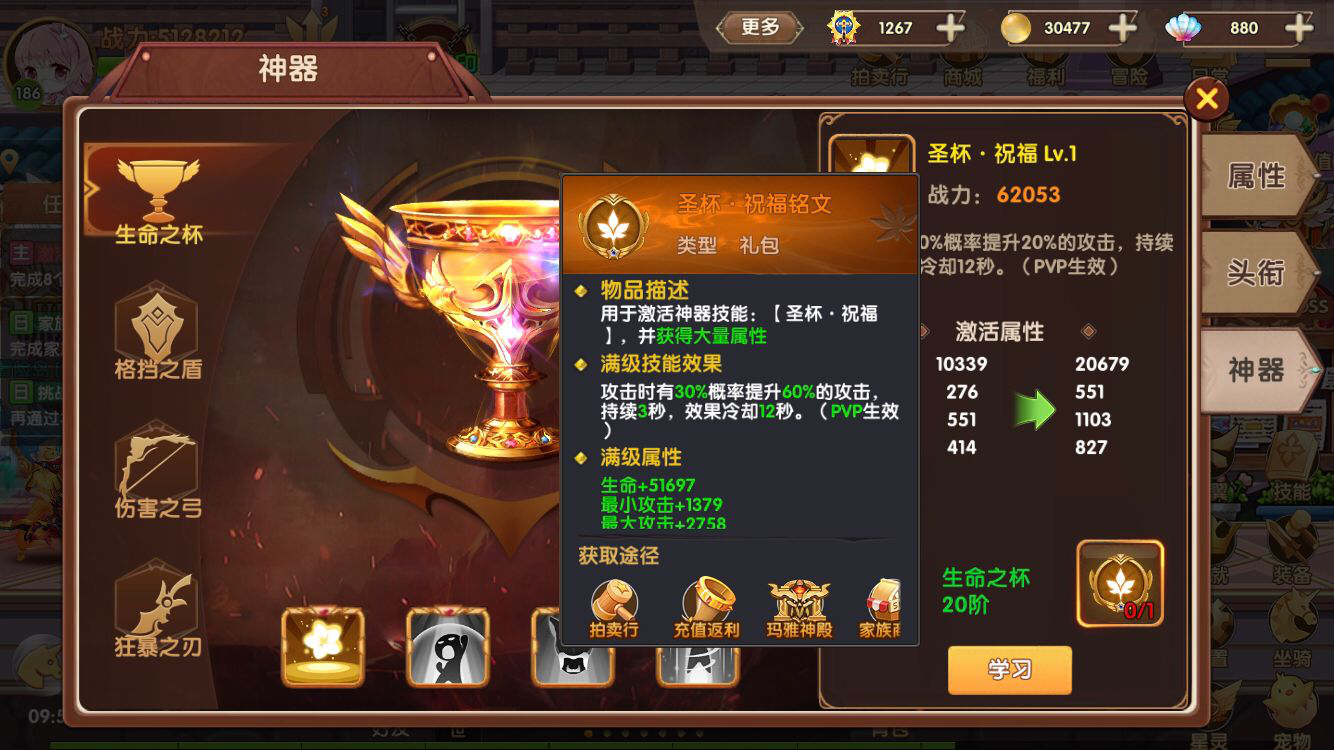Select the glowing flower skill slot

click(323, 646)
